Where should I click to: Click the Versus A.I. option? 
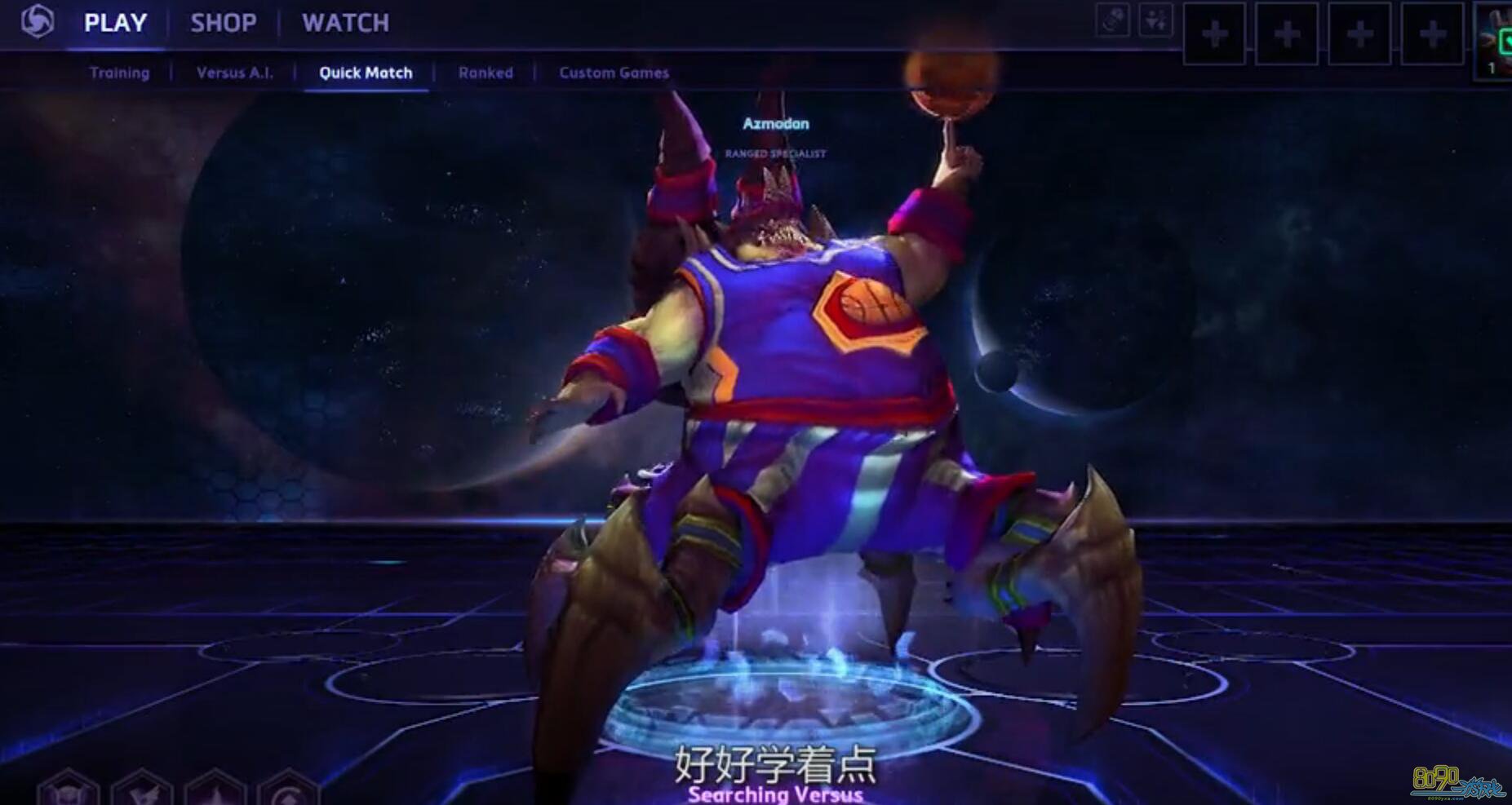click(234, 73)
